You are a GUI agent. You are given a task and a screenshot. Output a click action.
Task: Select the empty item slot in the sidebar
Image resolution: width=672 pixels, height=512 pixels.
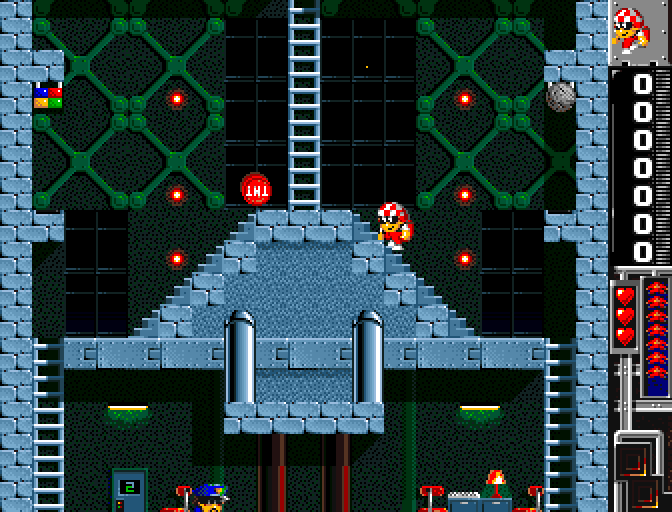coord(634,459)
